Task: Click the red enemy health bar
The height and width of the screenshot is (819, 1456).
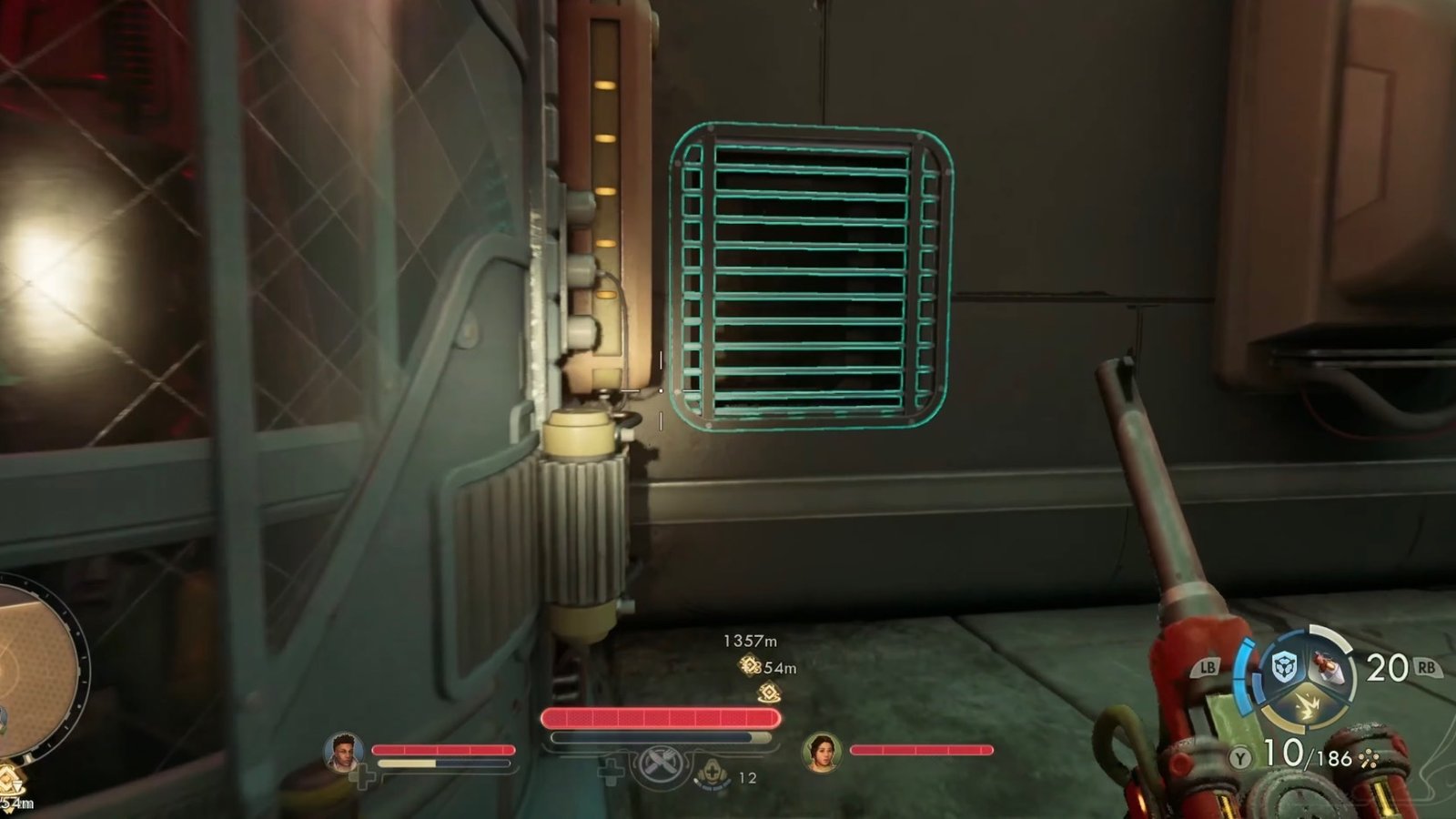Action: coord(657,719)
